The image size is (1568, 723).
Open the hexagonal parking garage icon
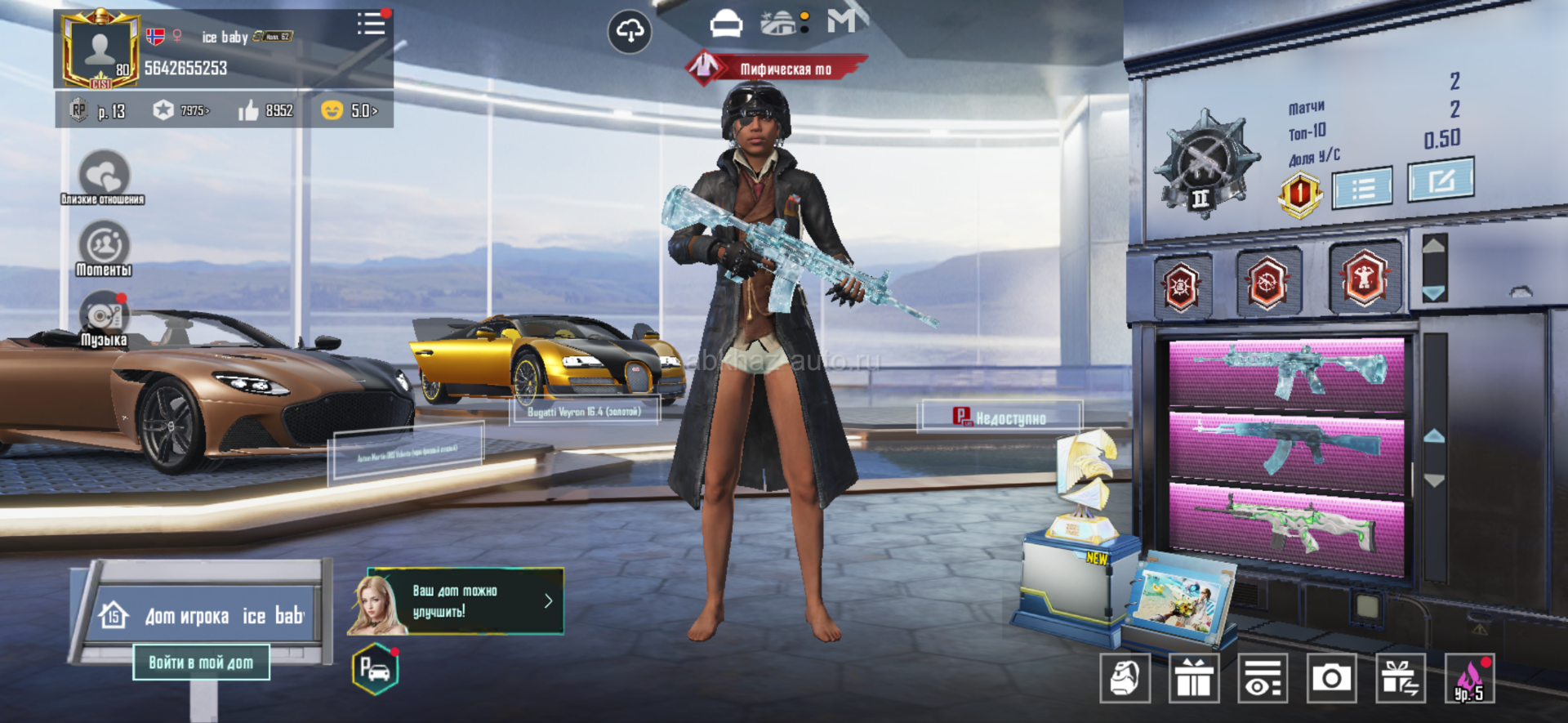[375, 670]
